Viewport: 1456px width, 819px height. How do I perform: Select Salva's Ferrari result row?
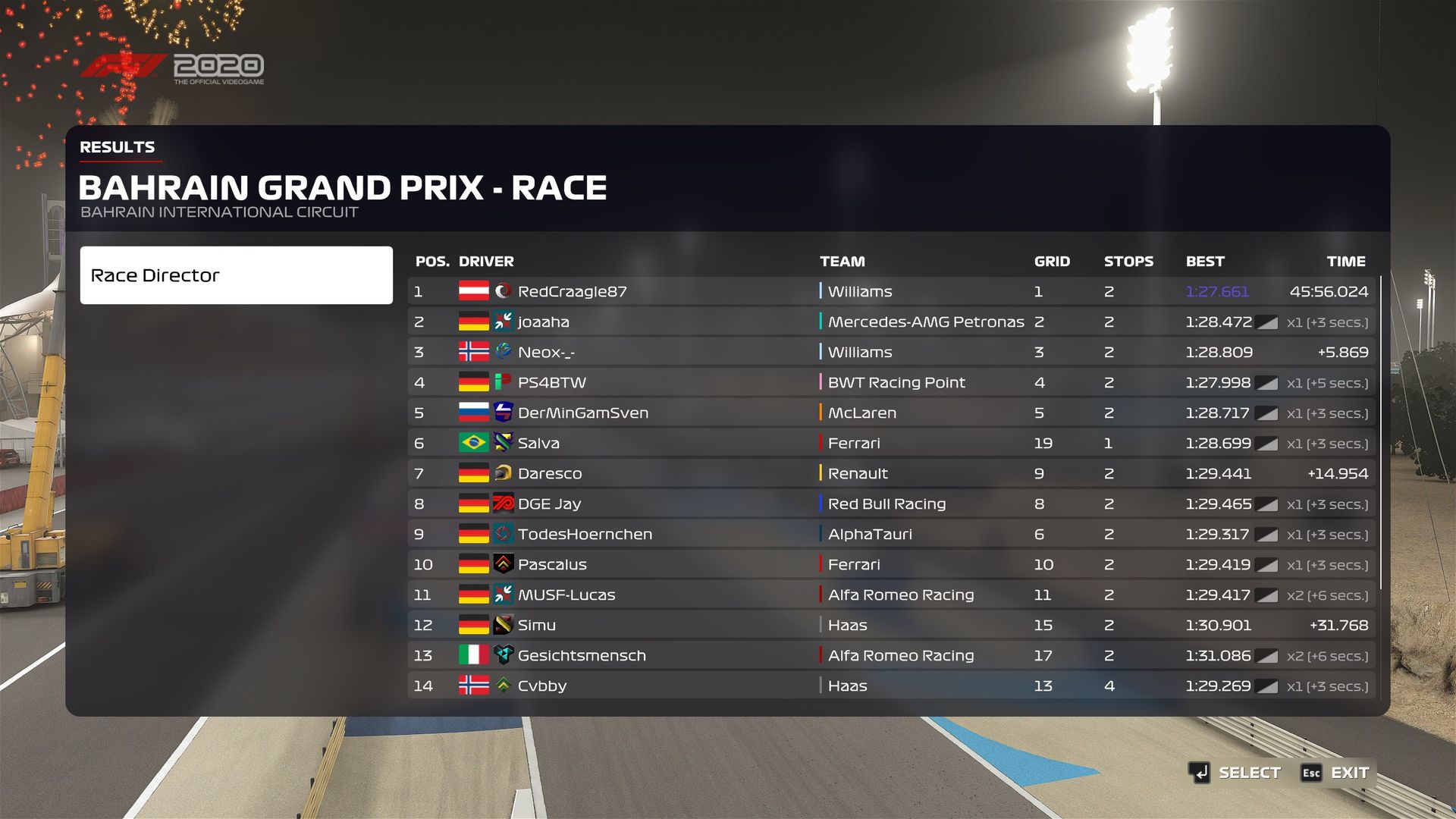point(891,443)
